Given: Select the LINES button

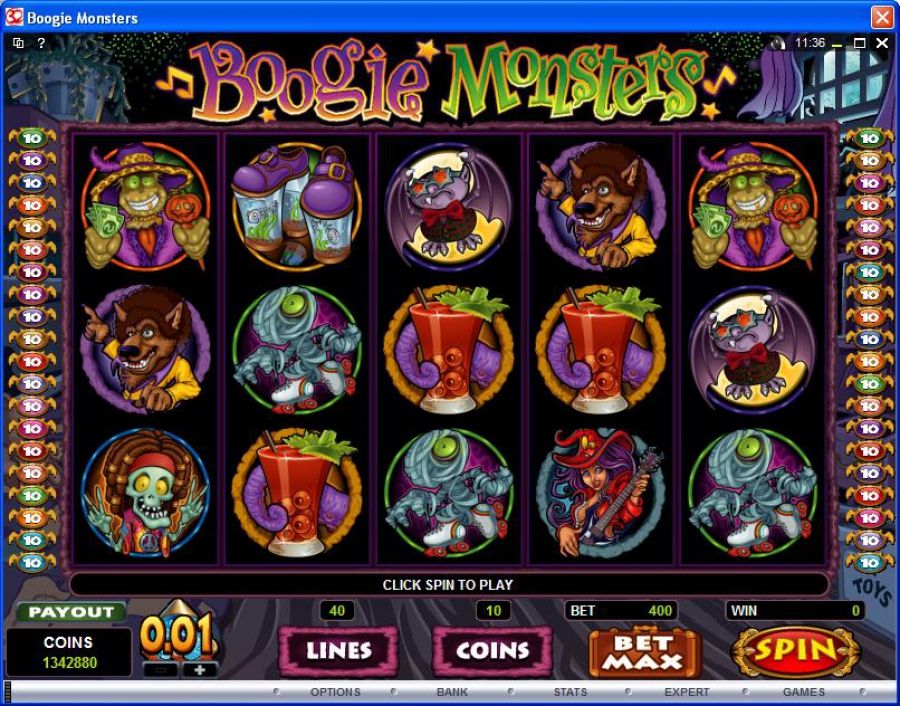Looking at the screenshot, I should pos(338,651).
